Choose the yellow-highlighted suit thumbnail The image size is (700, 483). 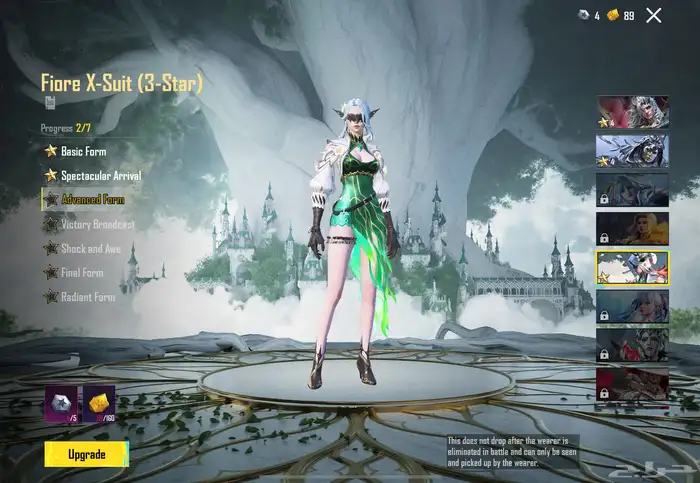(632, 267)
